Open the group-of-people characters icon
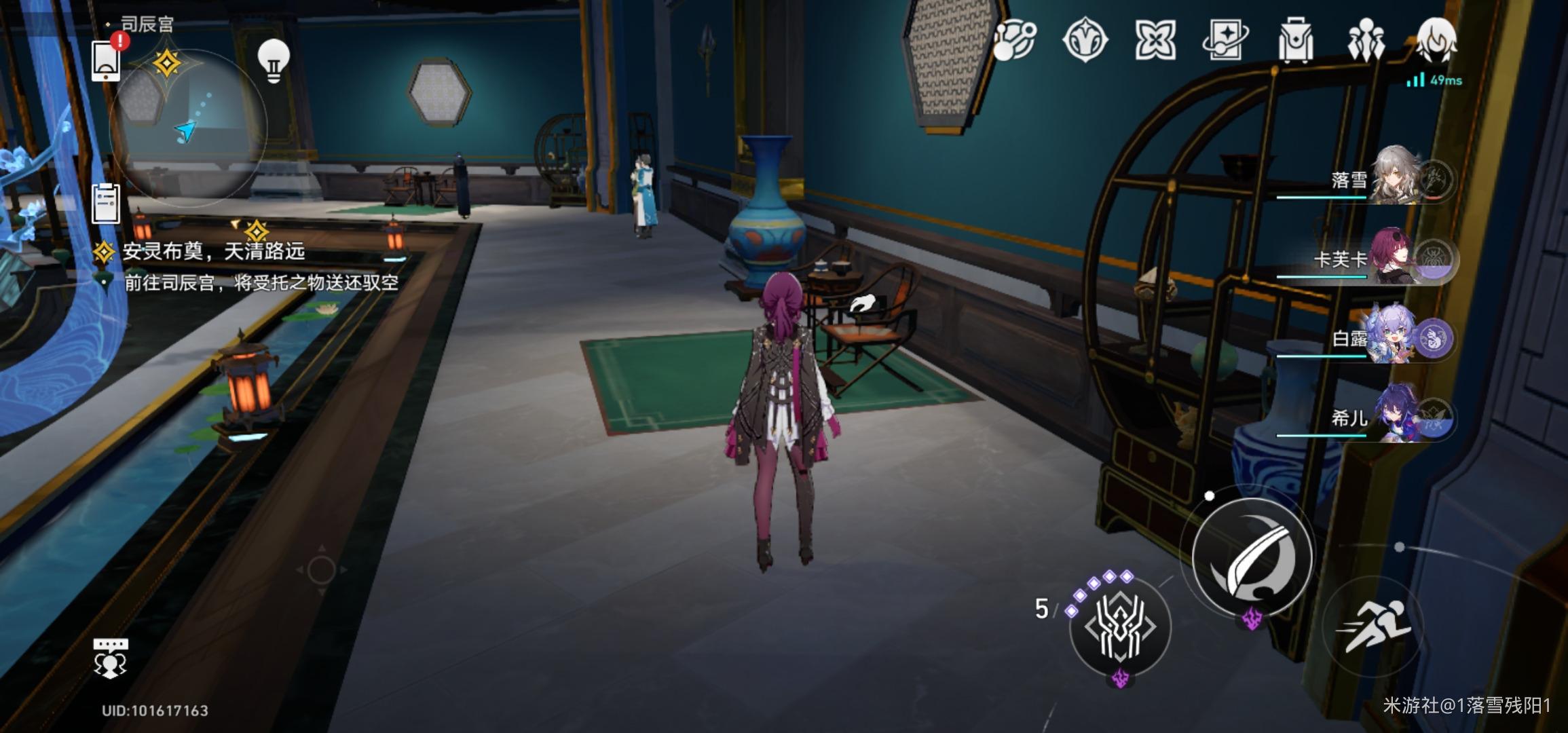Screen dimensions: 1568x733 click(1365, 40)
